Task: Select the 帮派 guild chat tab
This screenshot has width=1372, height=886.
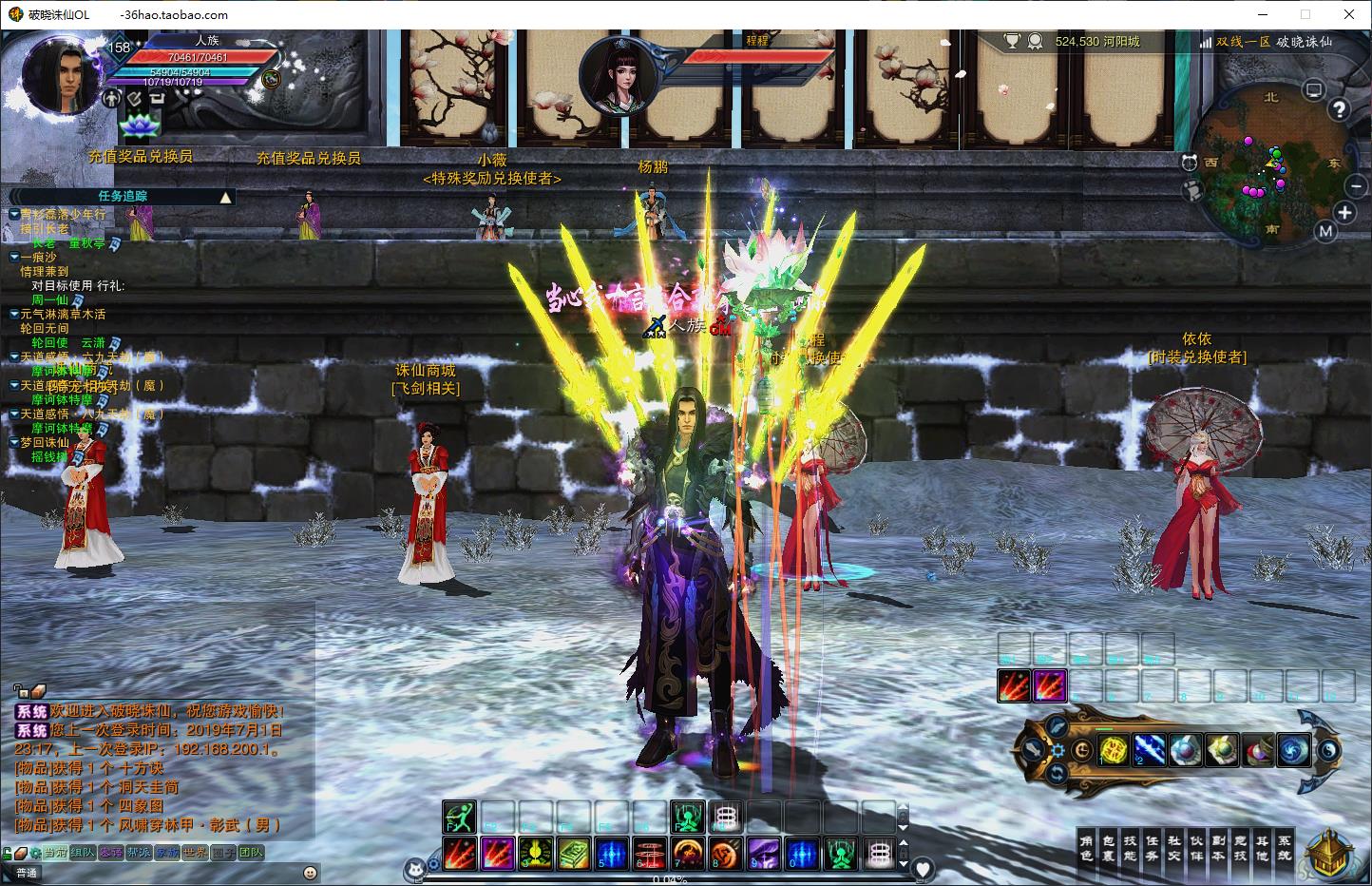Action: [x=139, y=853]
